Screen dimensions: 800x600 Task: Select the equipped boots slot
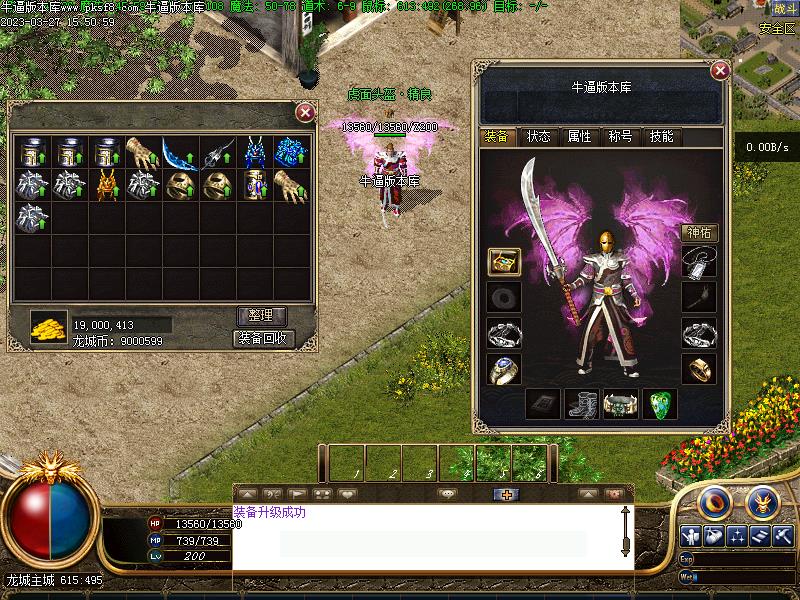(x=582, y=404)
